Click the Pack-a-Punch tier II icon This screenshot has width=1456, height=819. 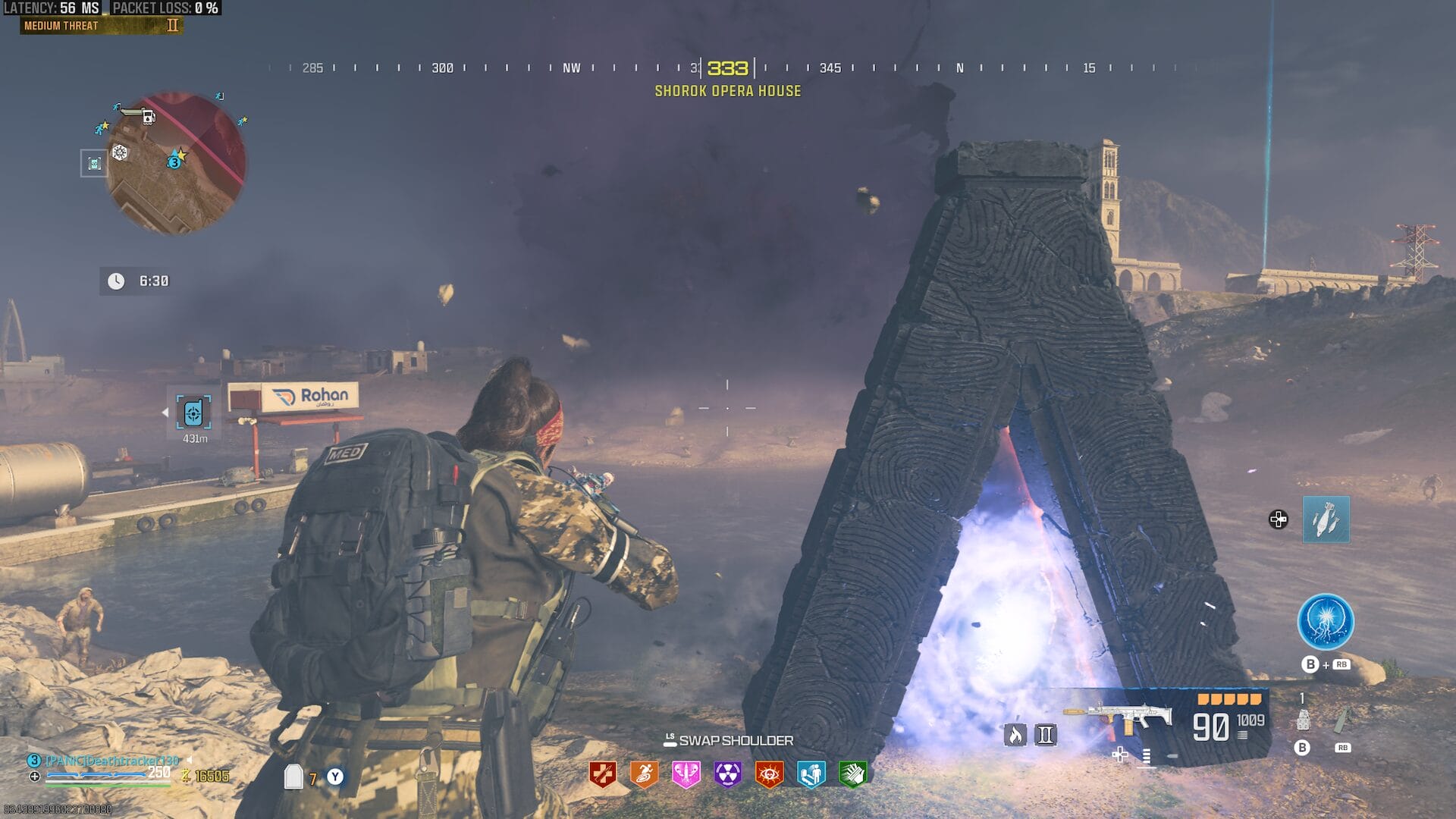click(1046, 734)
